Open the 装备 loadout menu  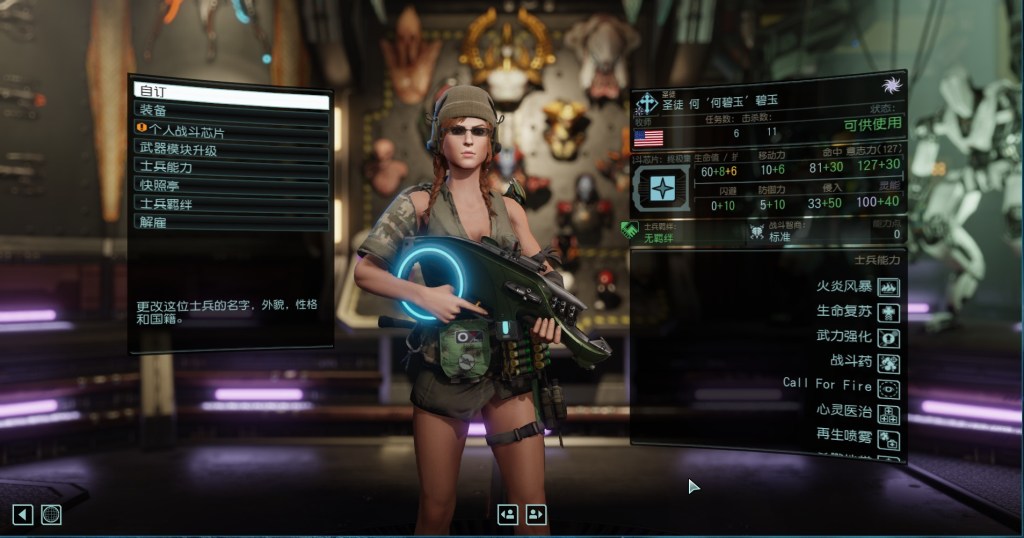pos(231,111)
